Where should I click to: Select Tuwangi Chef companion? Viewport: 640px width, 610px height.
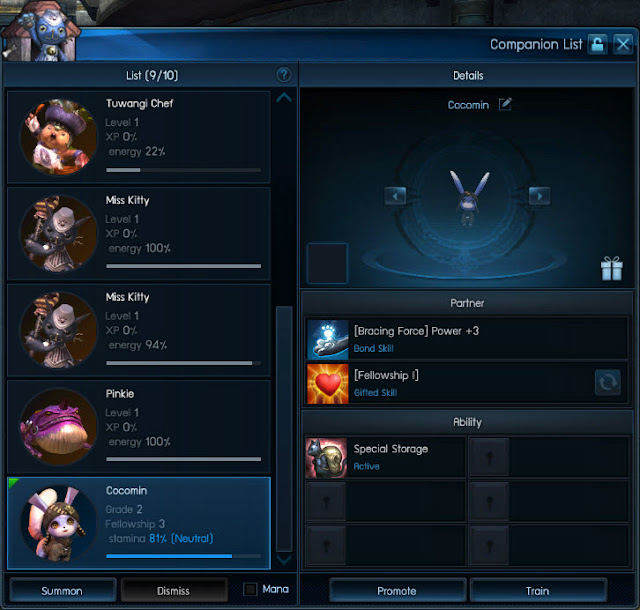click(x=139, y=136)
